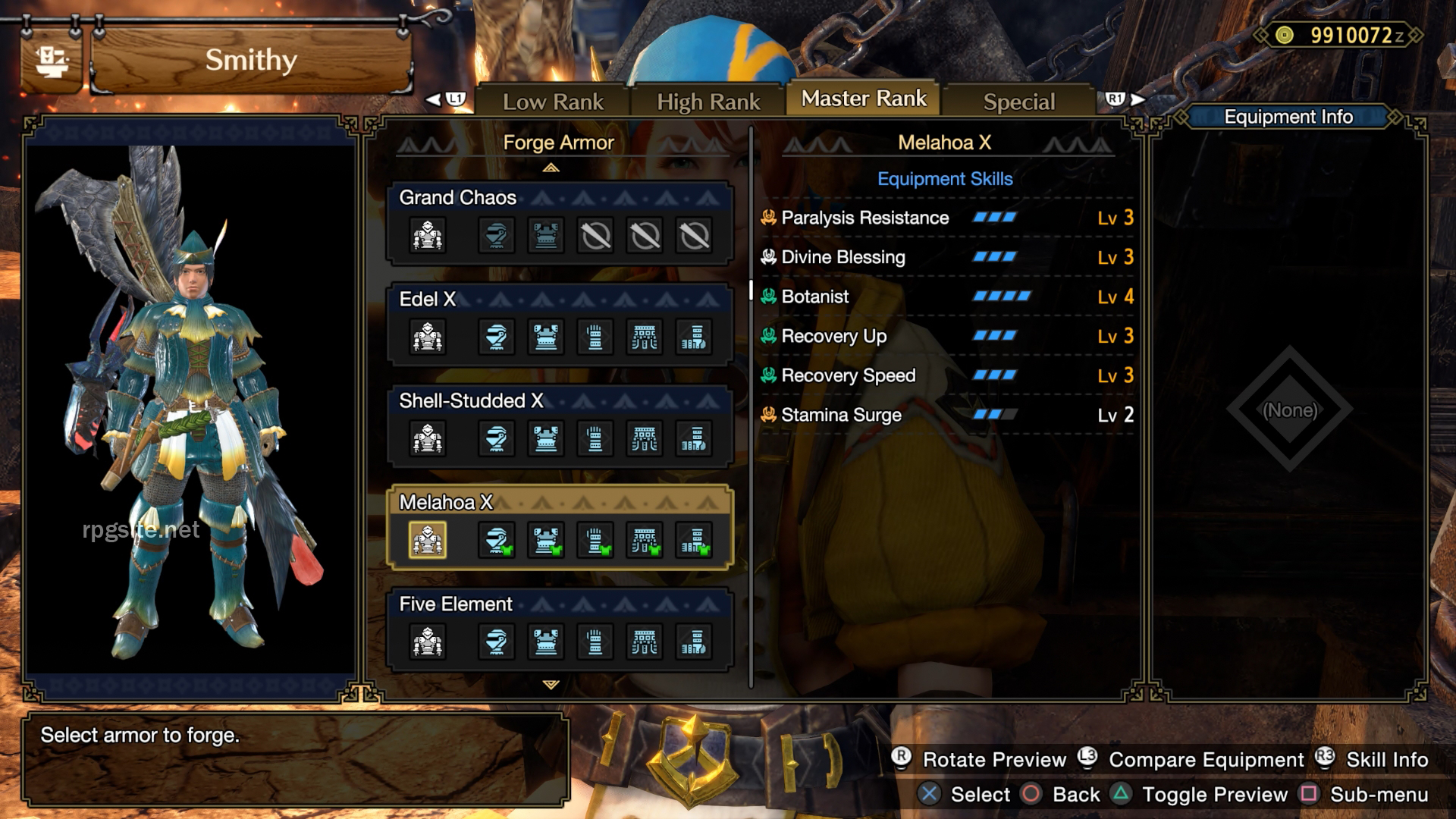This screenshot has width=1456, height=819.
Task: Select the Melahoa X helmet piece
Action: 497,540
